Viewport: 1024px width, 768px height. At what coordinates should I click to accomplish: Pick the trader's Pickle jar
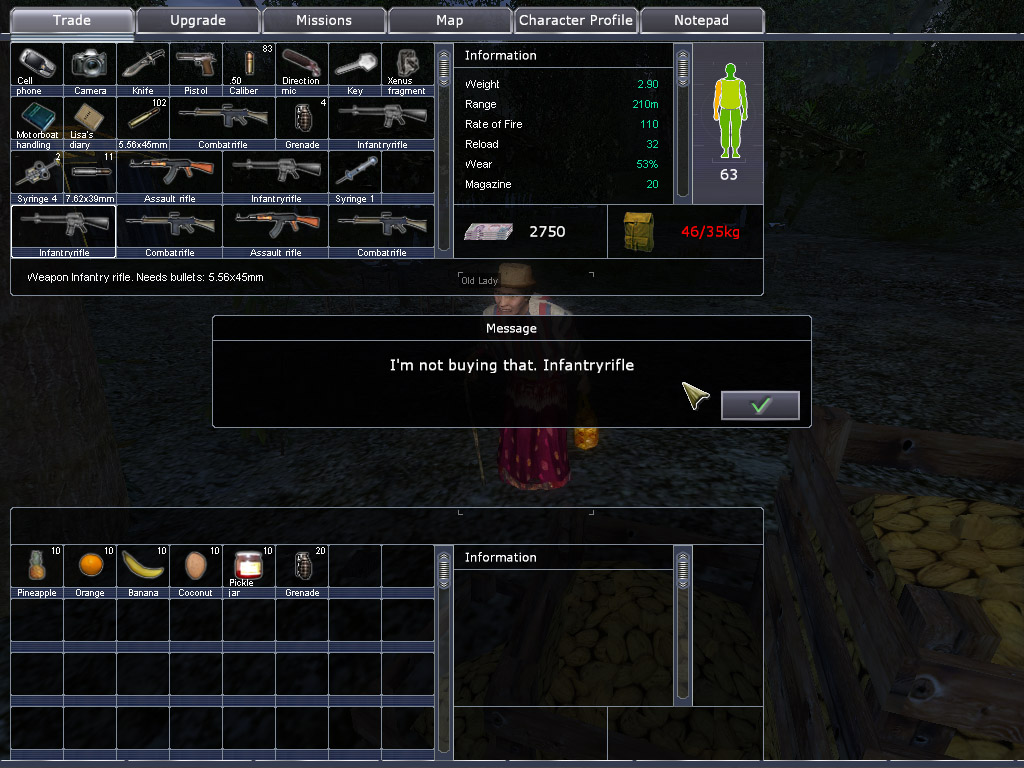point(248,569)
